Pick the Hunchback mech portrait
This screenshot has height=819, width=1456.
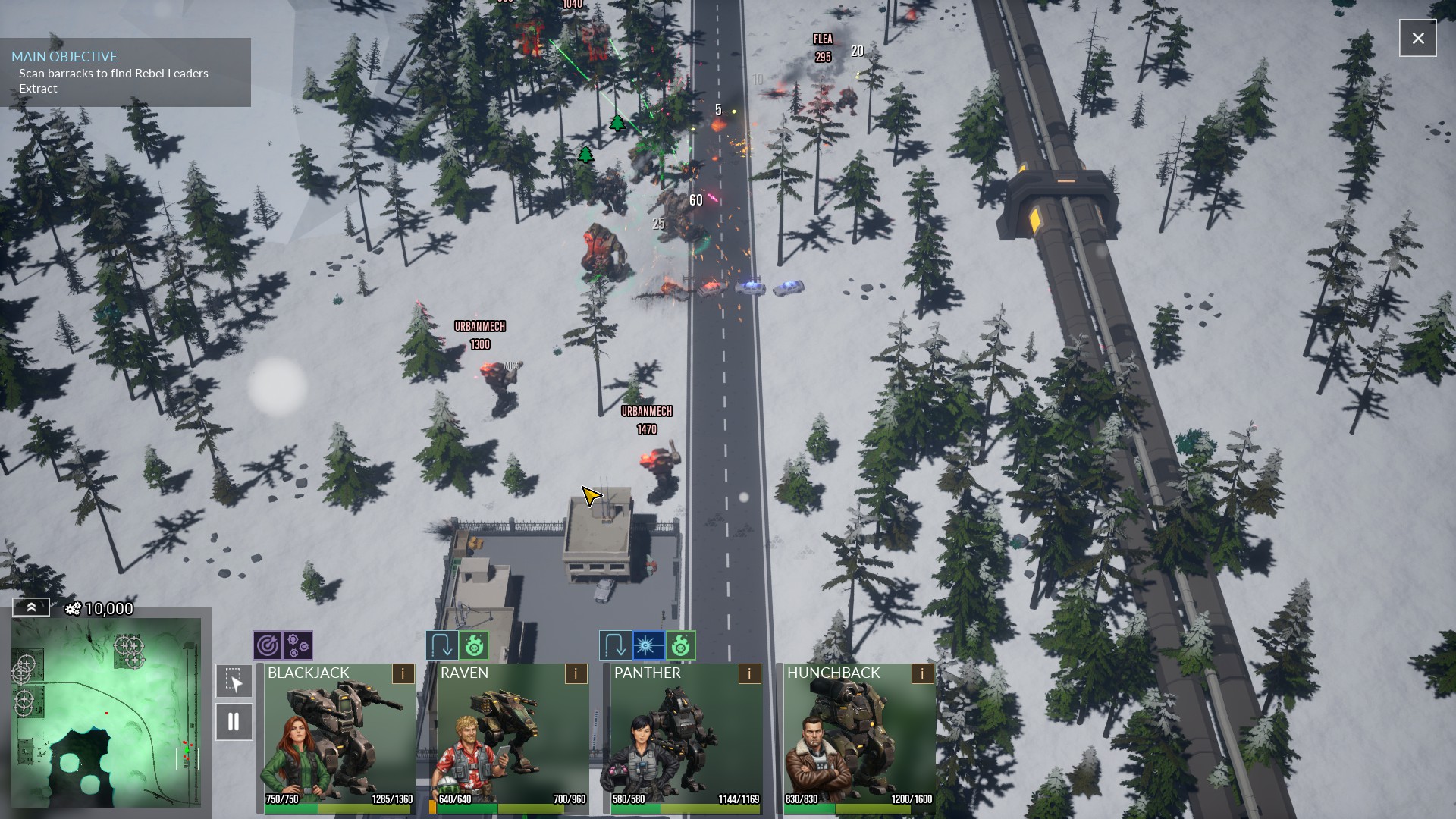(858, 736)
